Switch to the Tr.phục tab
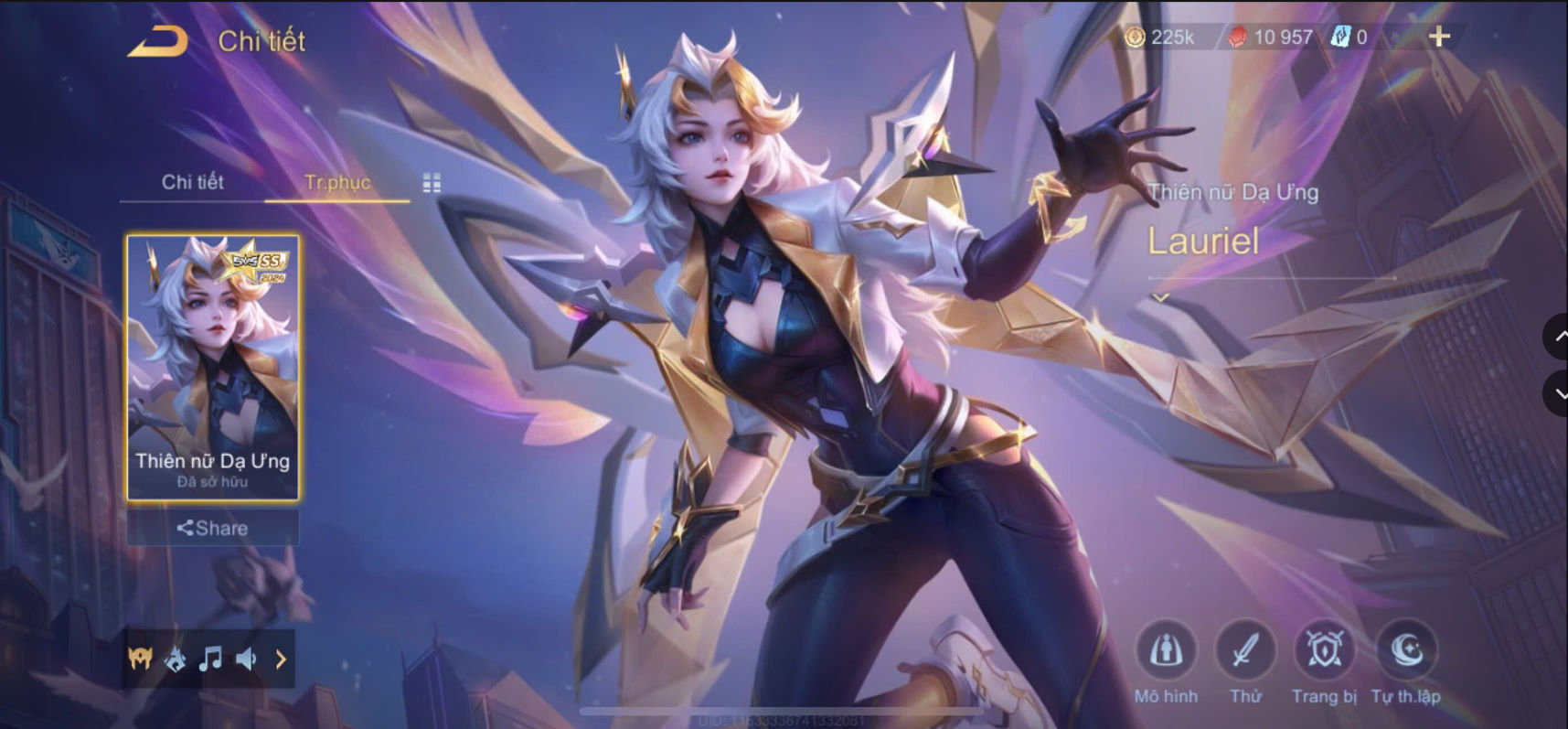The height and width of the screenshot is (729, 1568). (337, 182)
